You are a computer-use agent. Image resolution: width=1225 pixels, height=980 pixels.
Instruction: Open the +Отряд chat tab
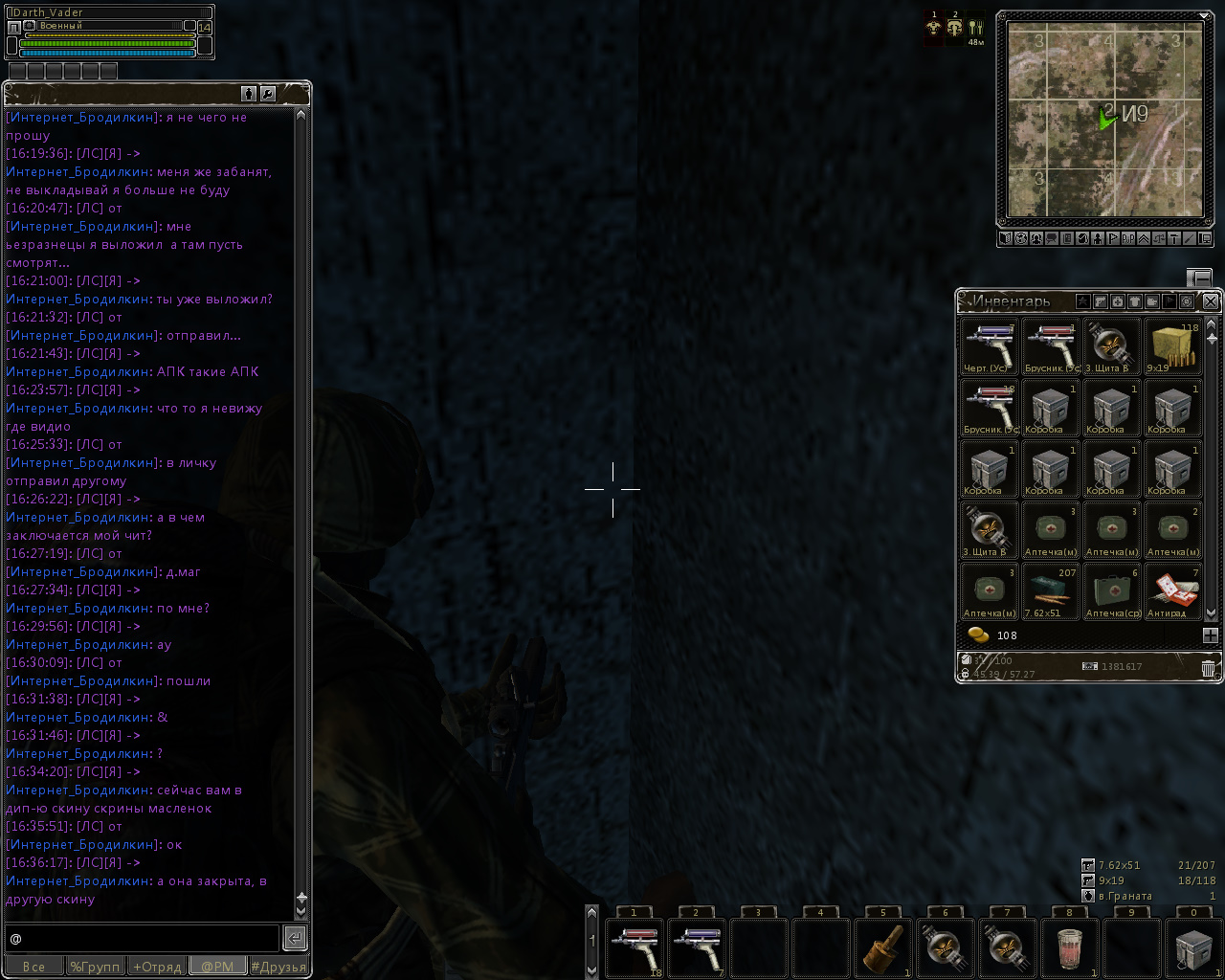(x=157, y=967)
